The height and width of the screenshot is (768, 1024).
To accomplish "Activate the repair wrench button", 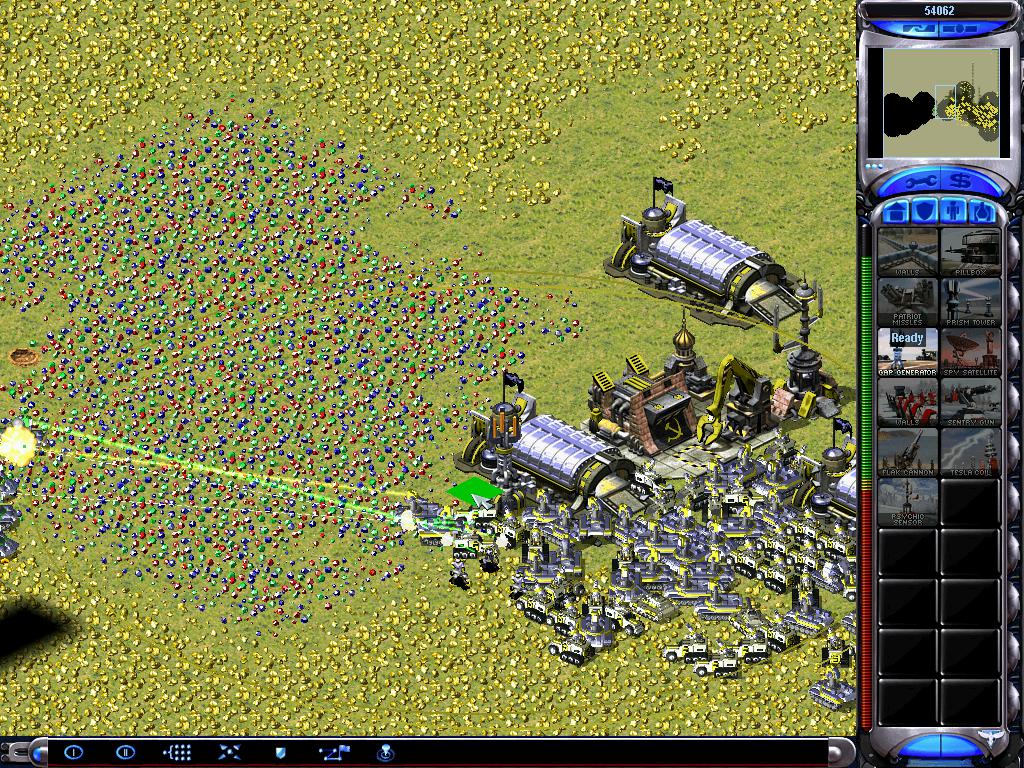I will [920, 182].
